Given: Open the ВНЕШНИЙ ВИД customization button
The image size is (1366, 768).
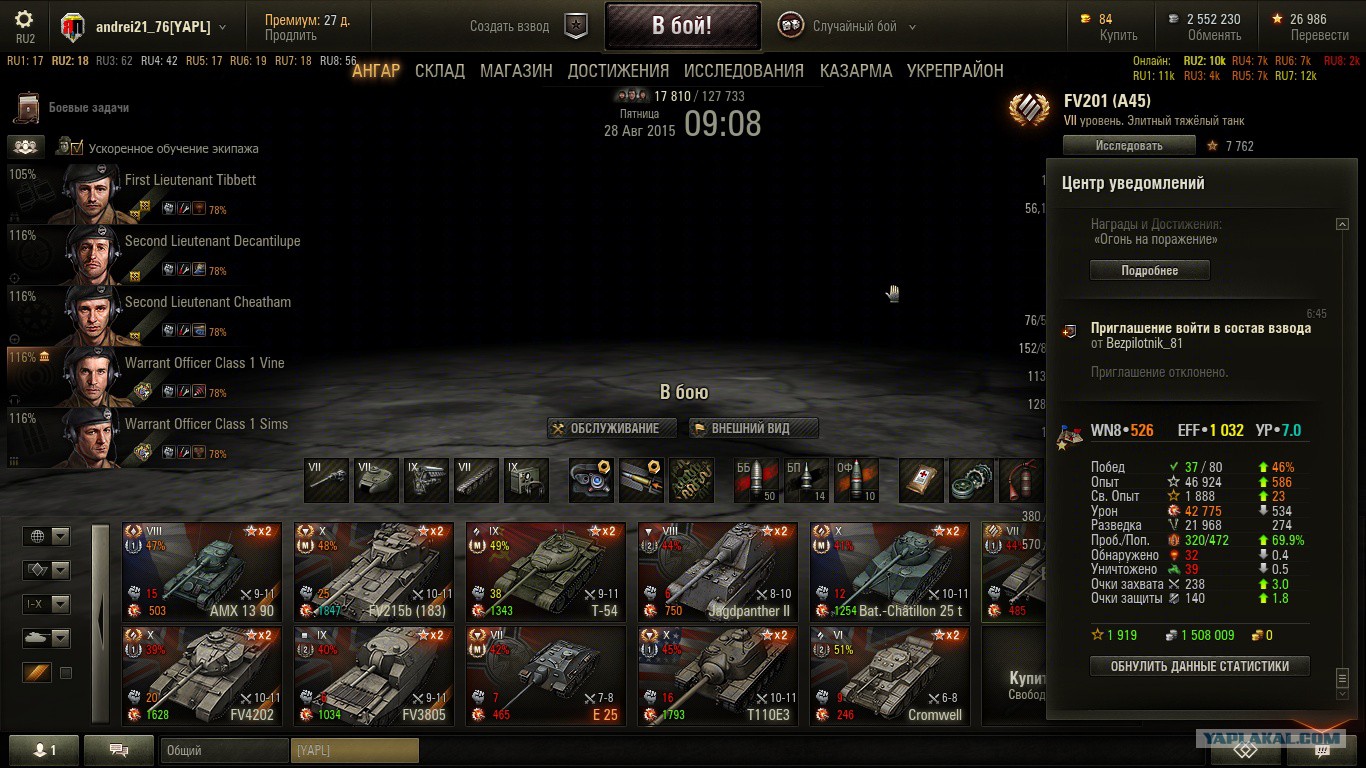Looking at the screenshot, I should coord(753,428).
